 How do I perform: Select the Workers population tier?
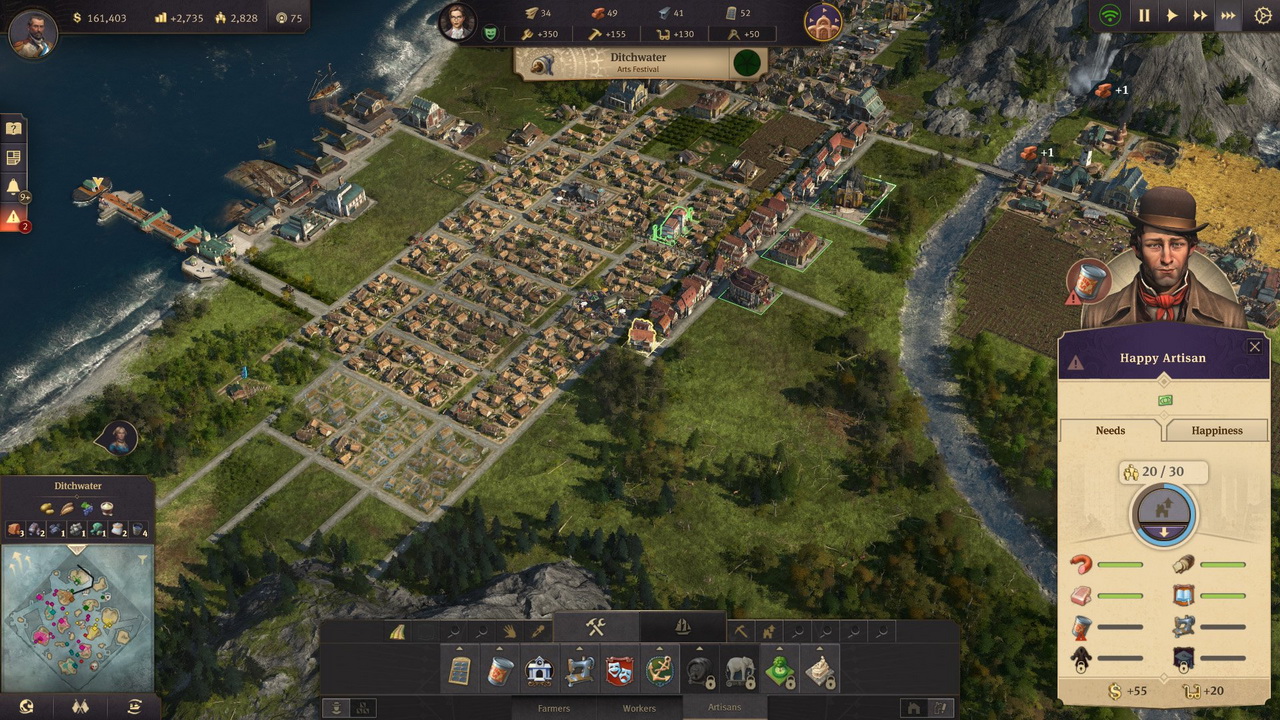point(639,708)
